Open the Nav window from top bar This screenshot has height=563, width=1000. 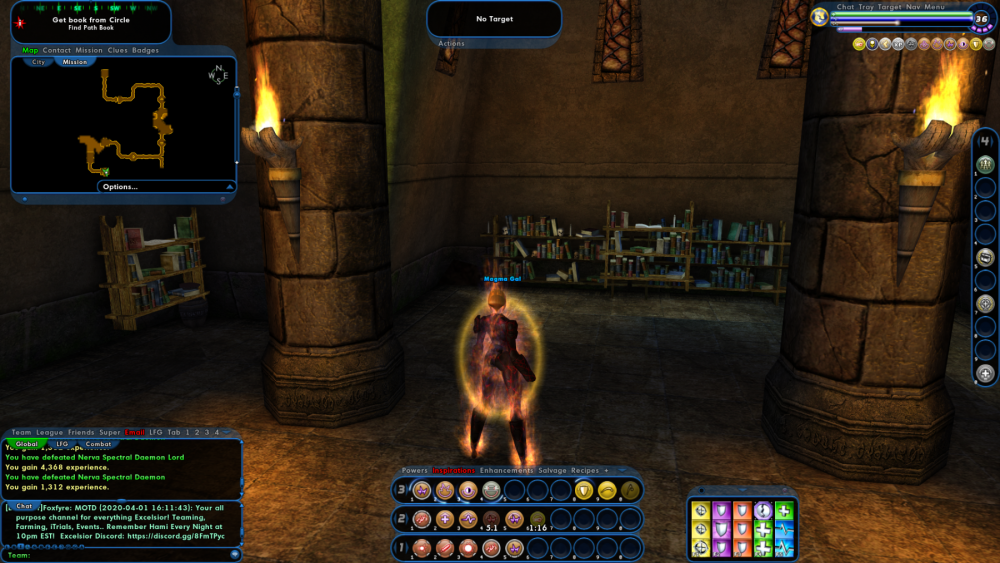point(912,7)
